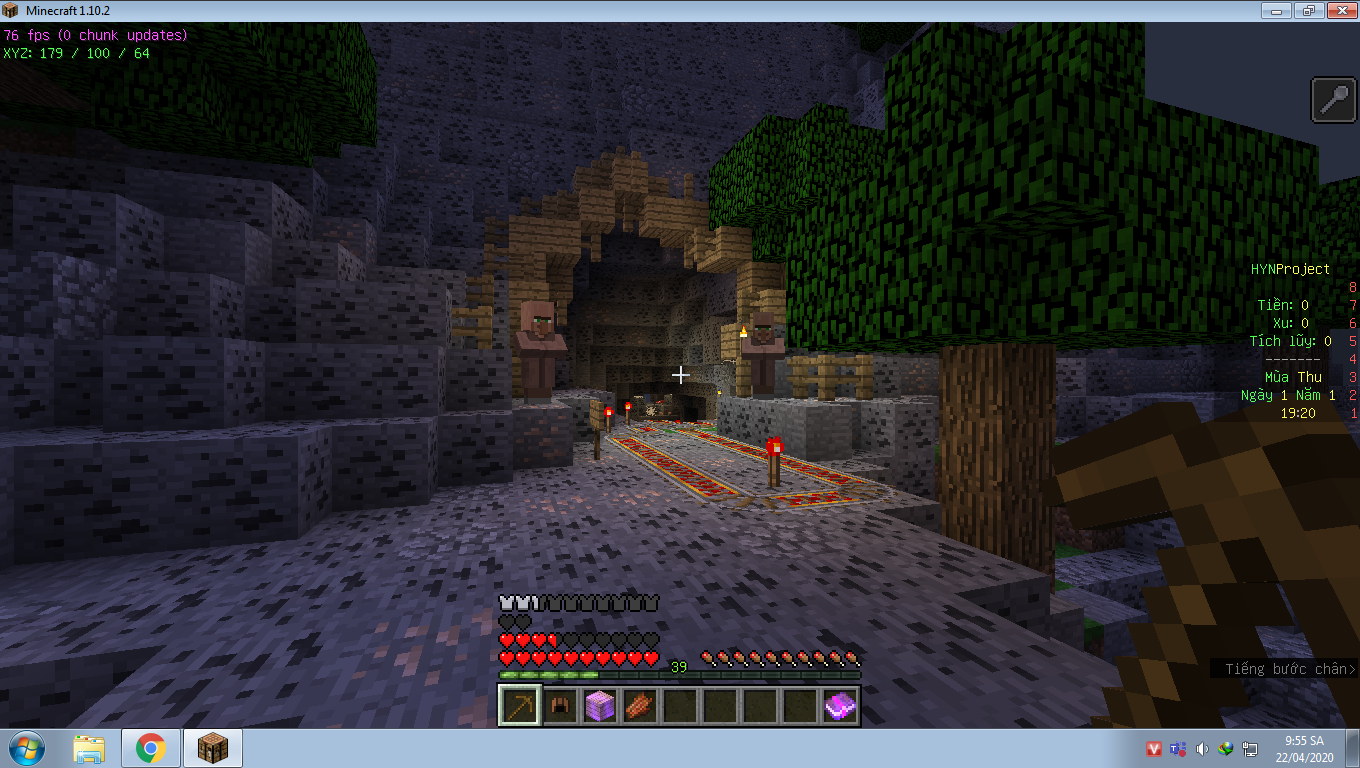Pick the orange cooked meat hotbar slot

tap(640, 706)
